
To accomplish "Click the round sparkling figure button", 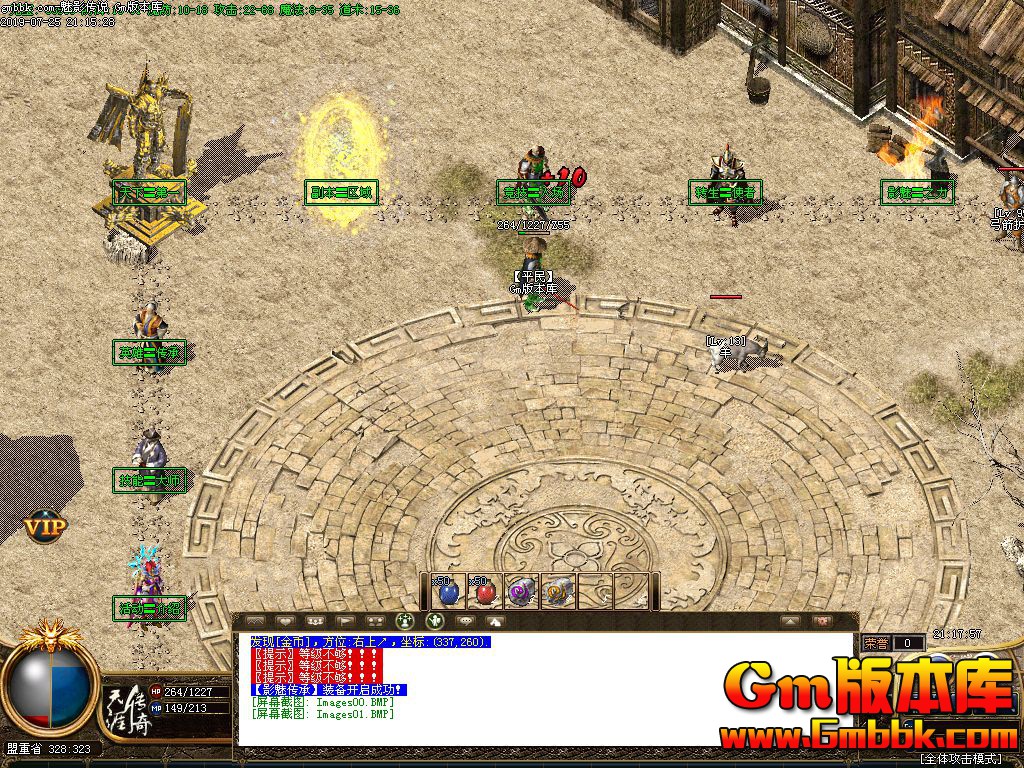I will click(x=405, y=621).
